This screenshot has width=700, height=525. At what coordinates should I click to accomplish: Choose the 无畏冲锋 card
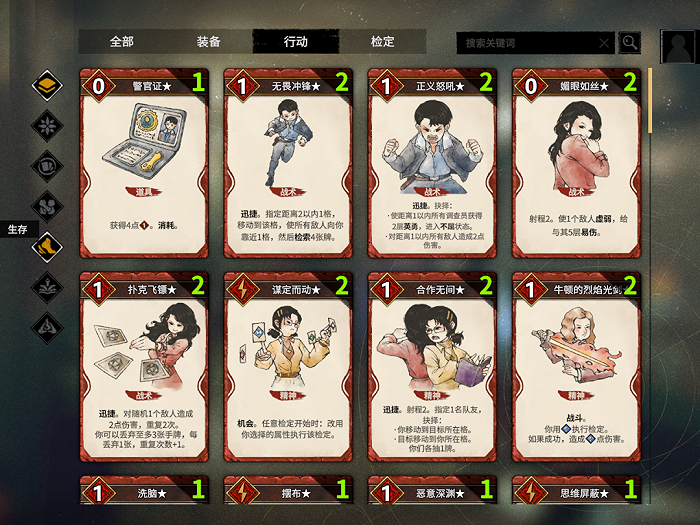tap(288, 162)
